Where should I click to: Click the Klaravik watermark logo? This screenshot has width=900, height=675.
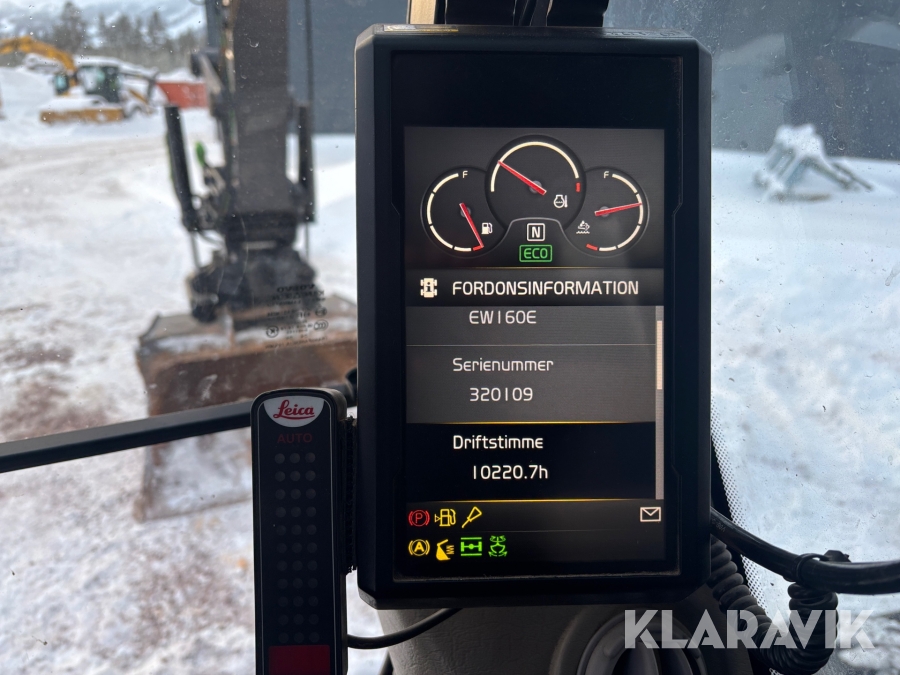[x=748, y=629]
